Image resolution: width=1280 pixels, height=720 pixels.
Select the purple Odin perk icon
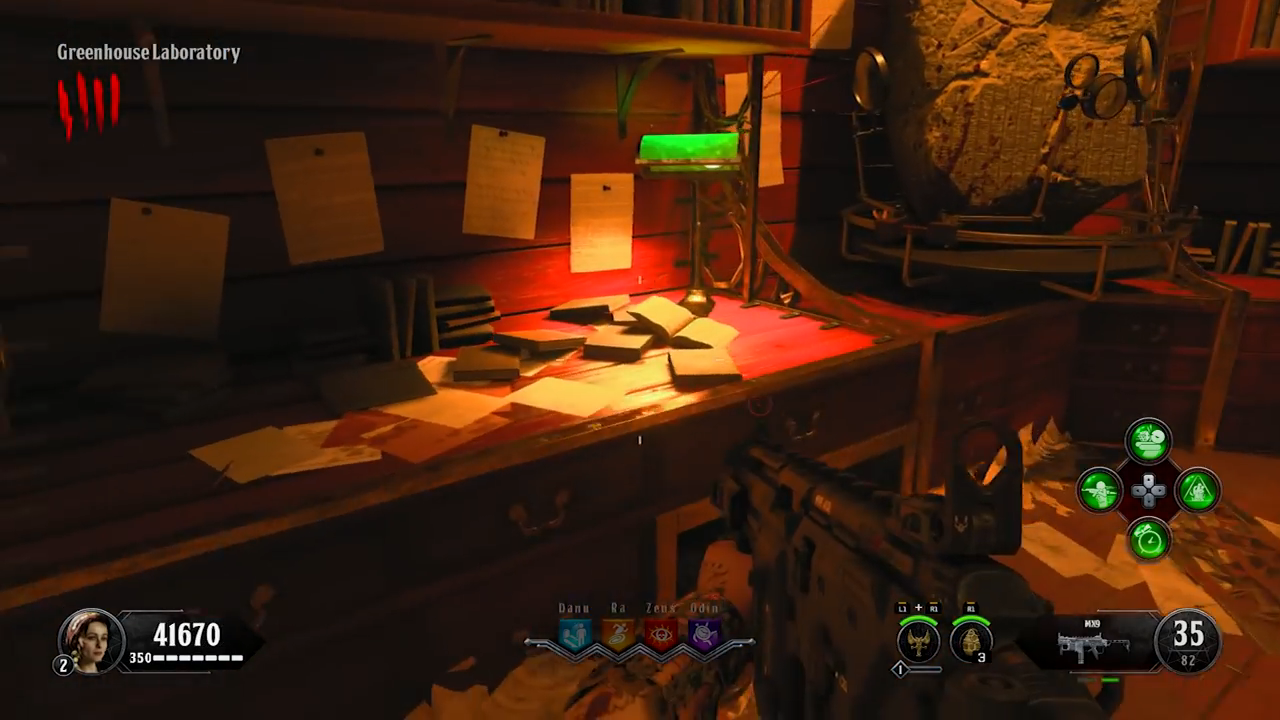click(705, 635)
